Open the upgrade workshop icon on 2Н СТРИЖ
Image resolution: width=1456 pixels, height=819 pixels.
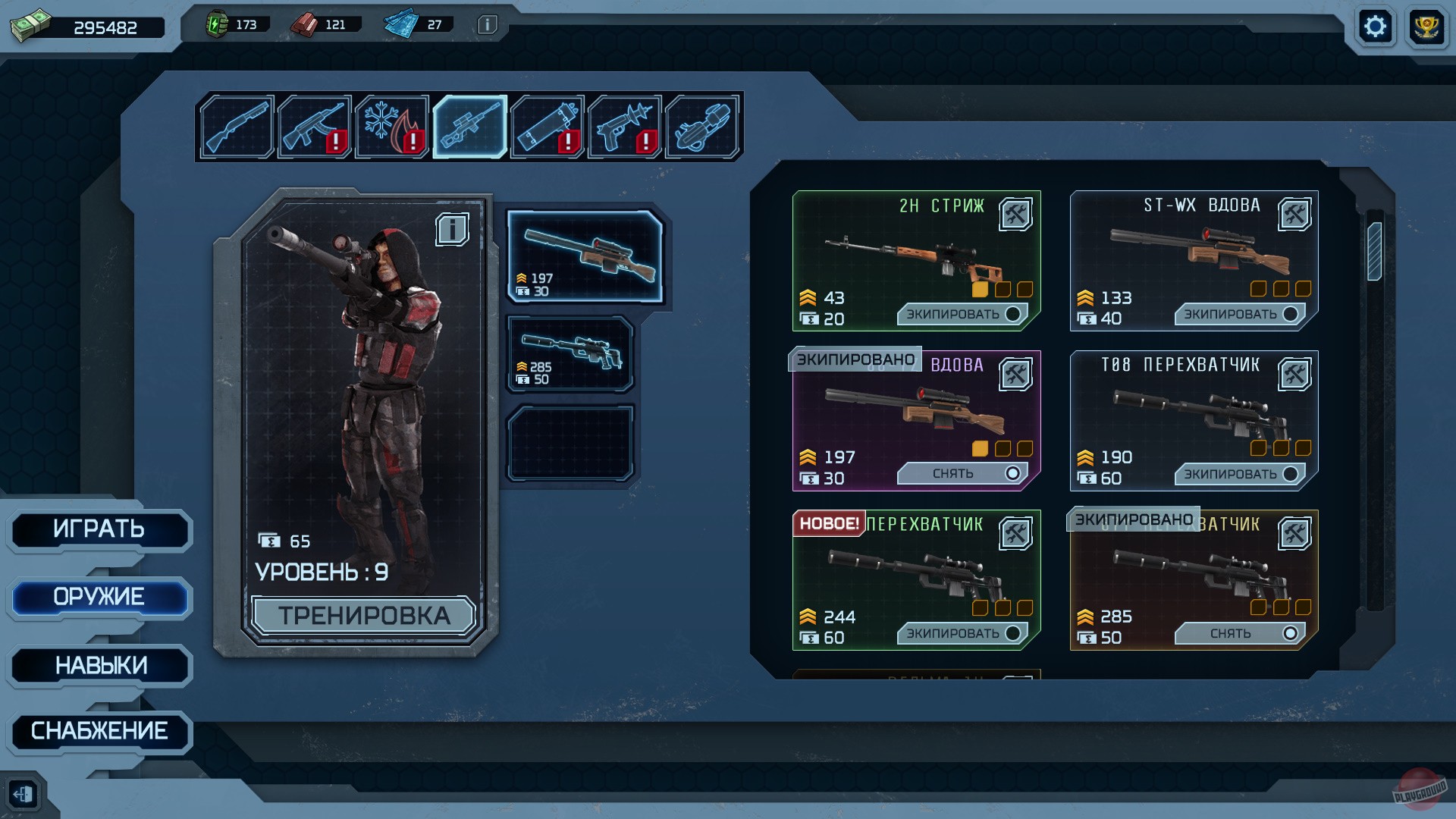(1017, 214)
